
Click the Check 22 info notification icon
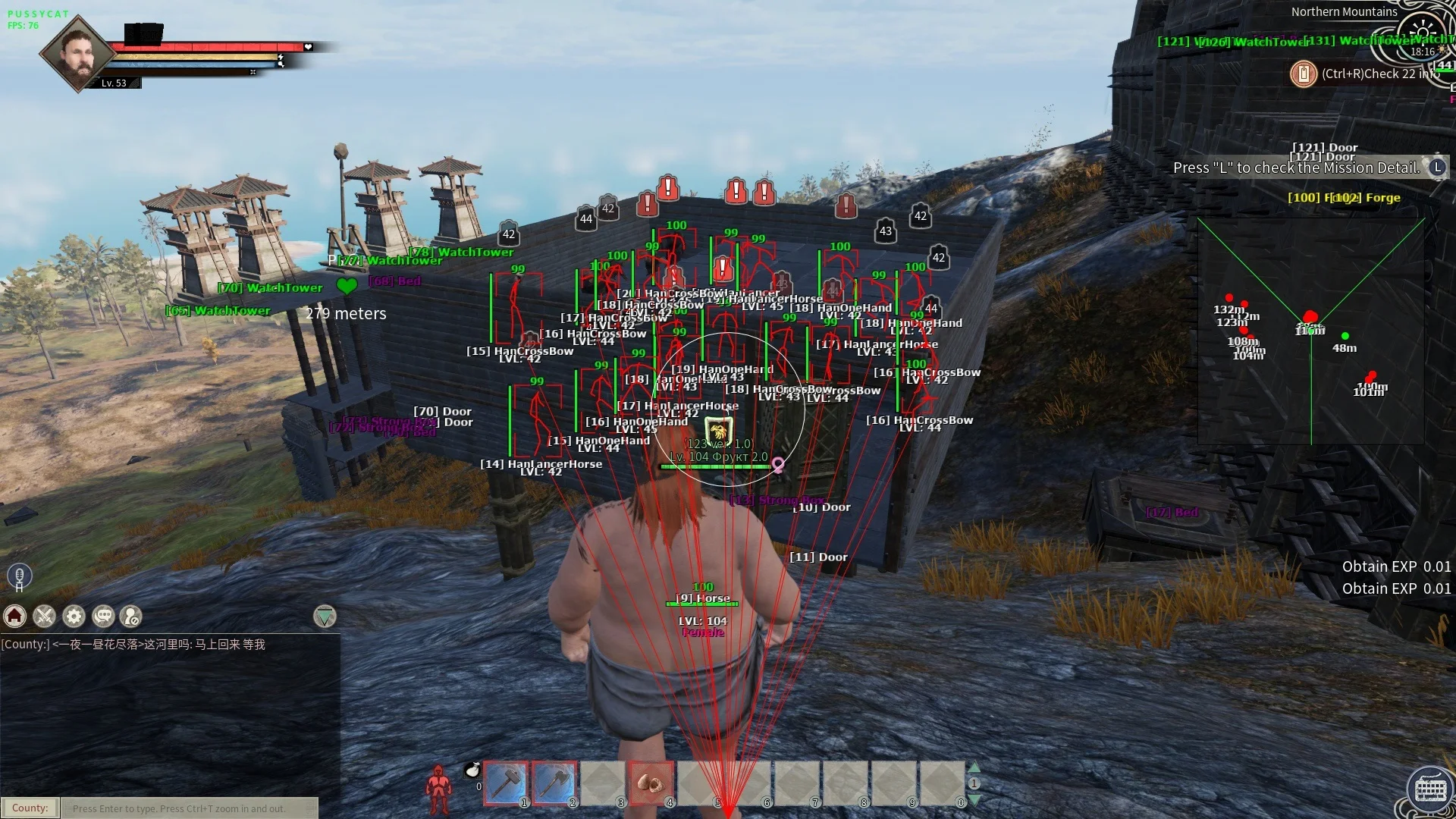(1304, 74)
